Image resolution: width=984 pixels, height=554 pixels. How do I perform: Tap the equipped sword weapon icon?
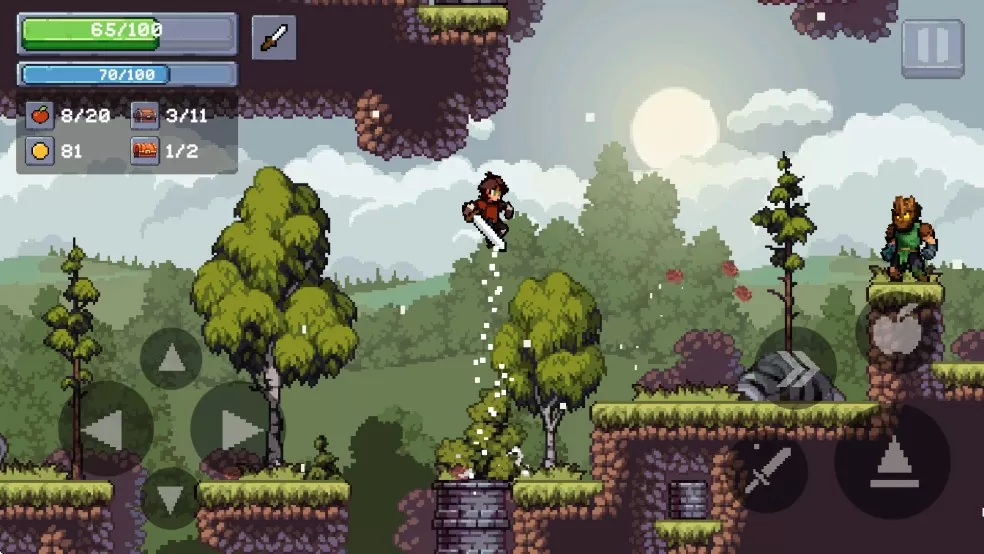pos(273,38)
